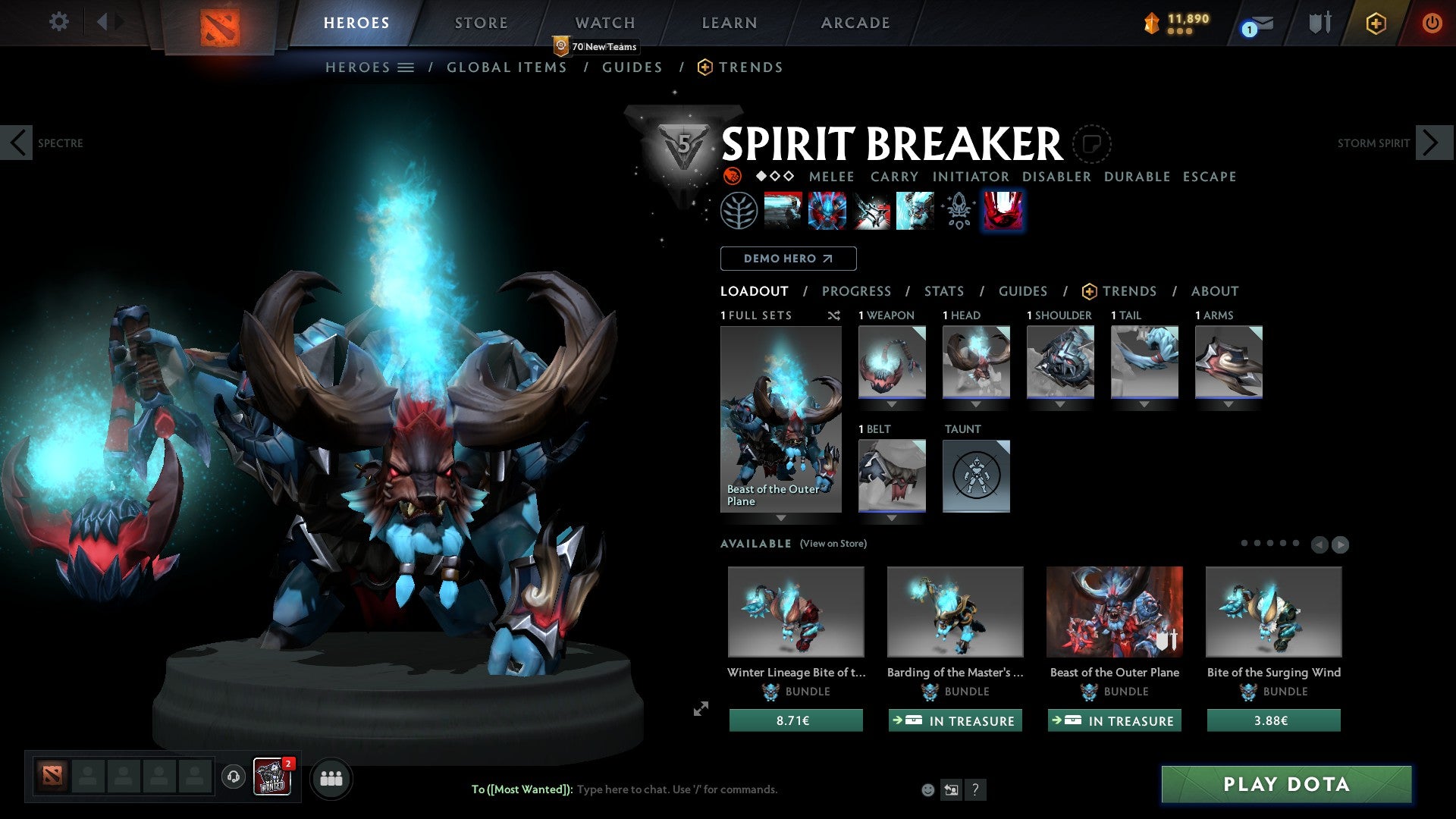Open the settings gear icon
The width and height of the screenshot is (1456, 819).
click(58, 21)
